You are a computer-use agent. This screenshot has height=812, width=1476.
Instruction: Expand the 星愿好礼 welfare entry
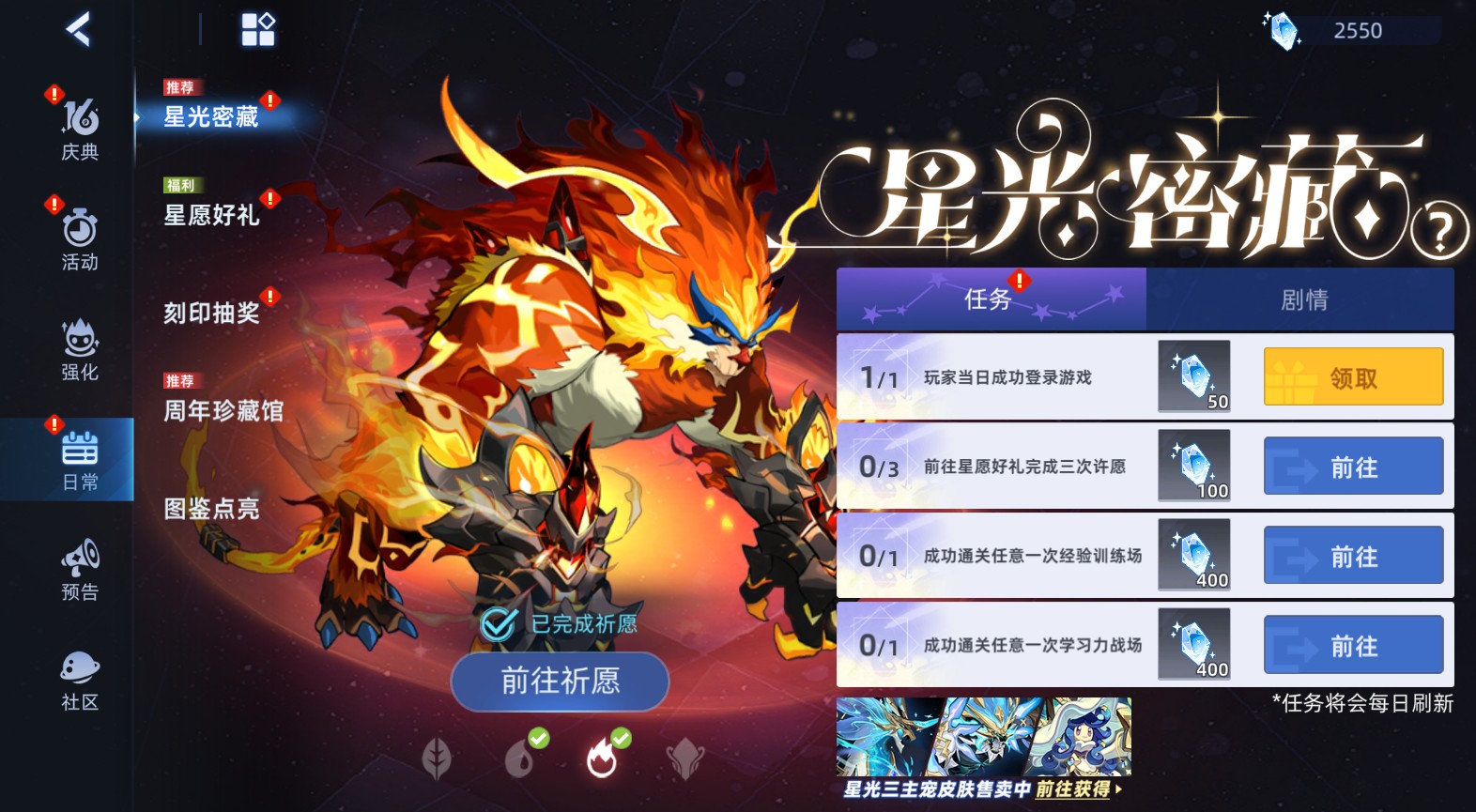(211, 216)
